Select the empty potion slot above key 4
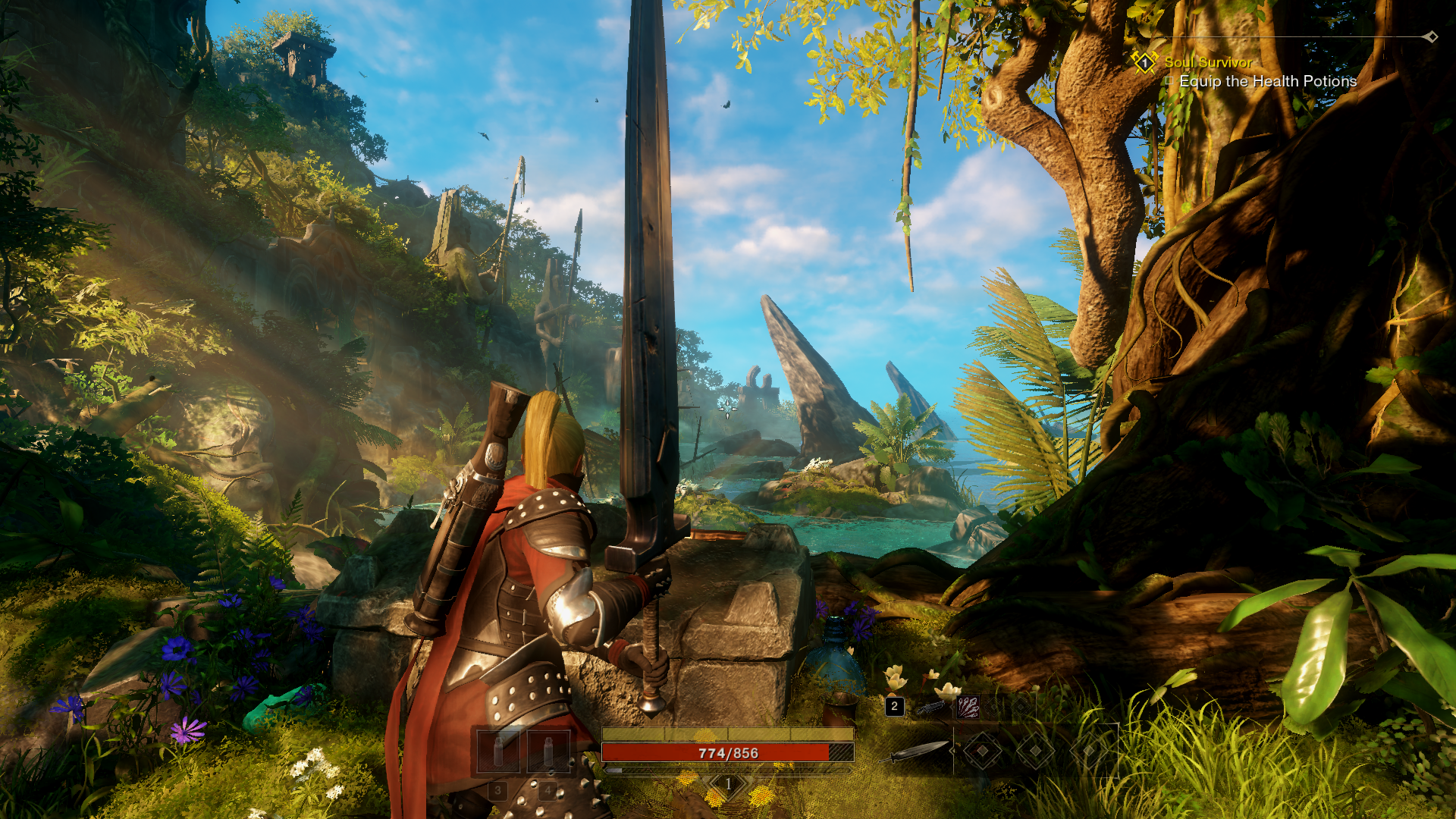This screenshot has width=1456, height=819. 548,751
